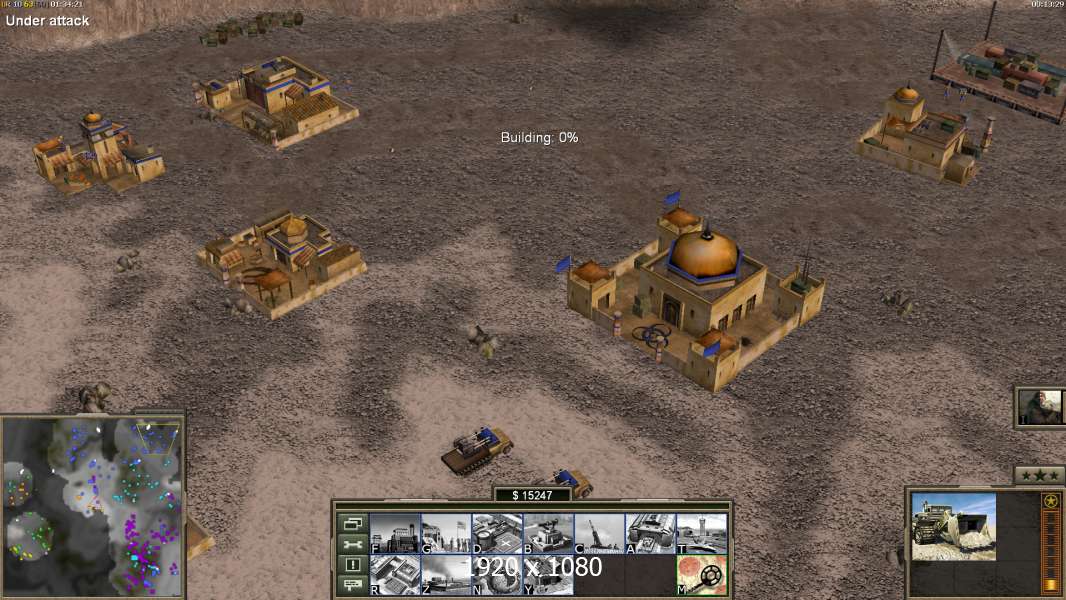Select the build option with hotkey F
Viewport: 1066px width, 600px height.
coord(395,533)
